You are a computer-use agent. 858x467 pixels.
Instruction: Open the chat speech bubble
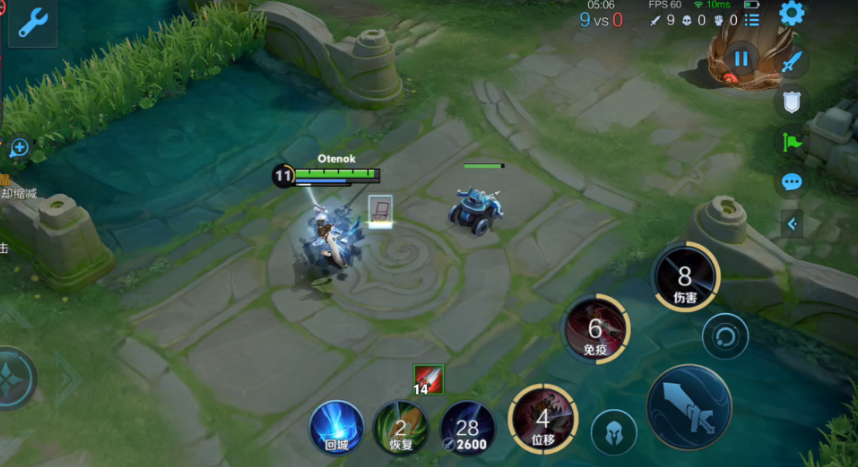tap(792, 182)
